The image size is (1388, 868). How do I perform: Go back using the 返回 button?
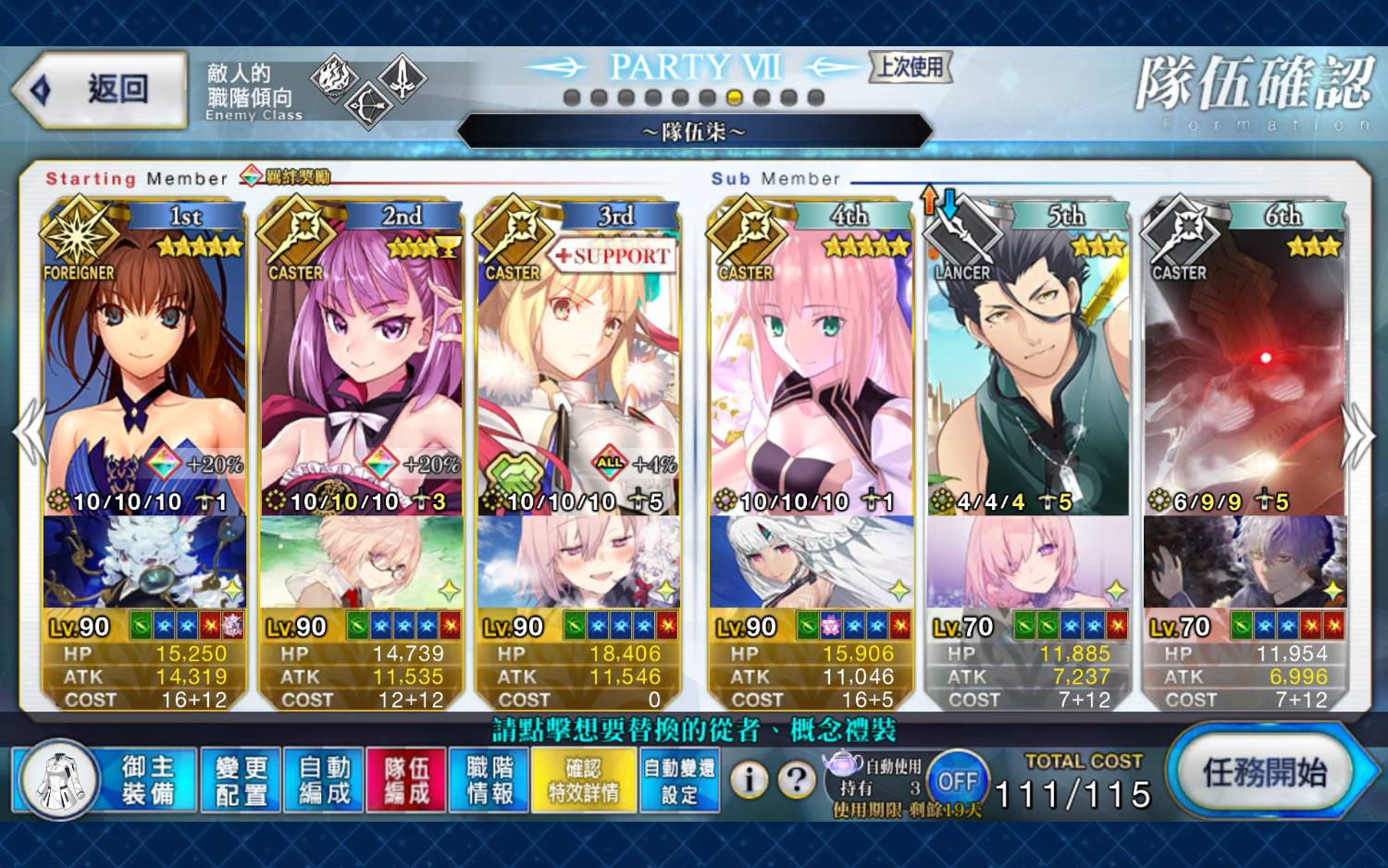click(x=102, y=90)
